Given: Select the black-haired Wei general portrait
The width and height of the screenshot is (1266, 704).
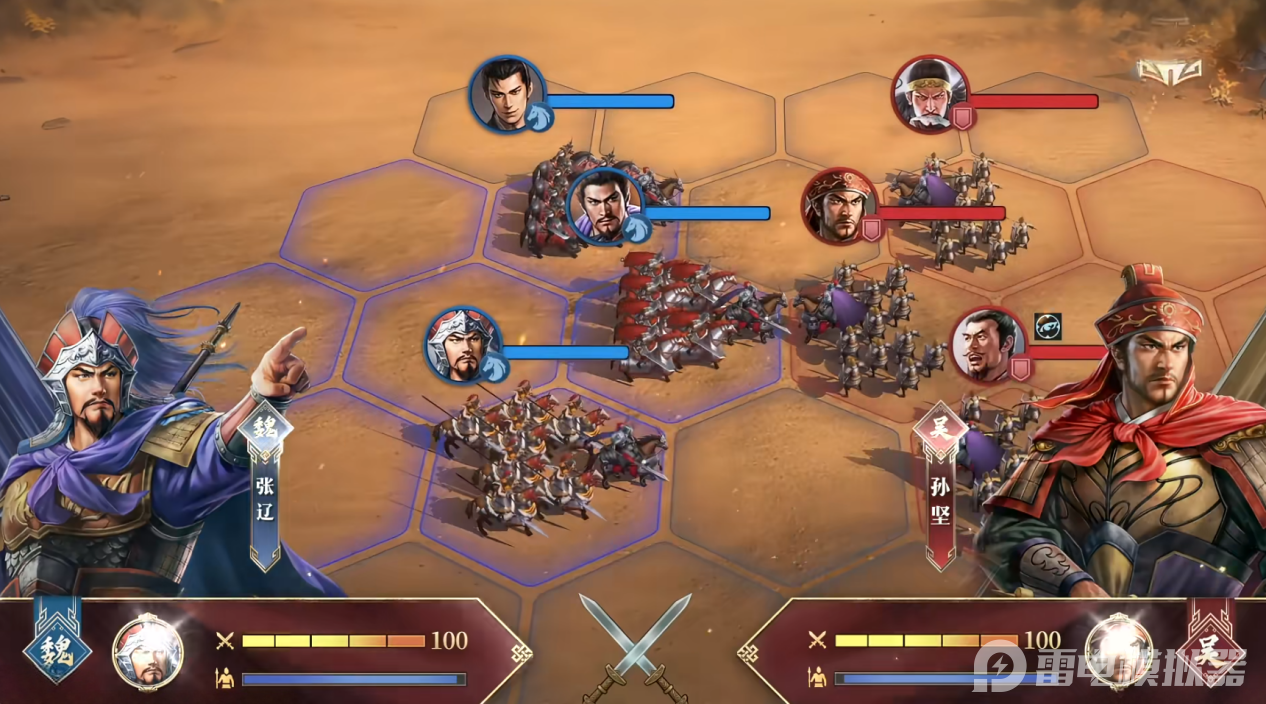Looking at the screenshot, I should (506, 93).
